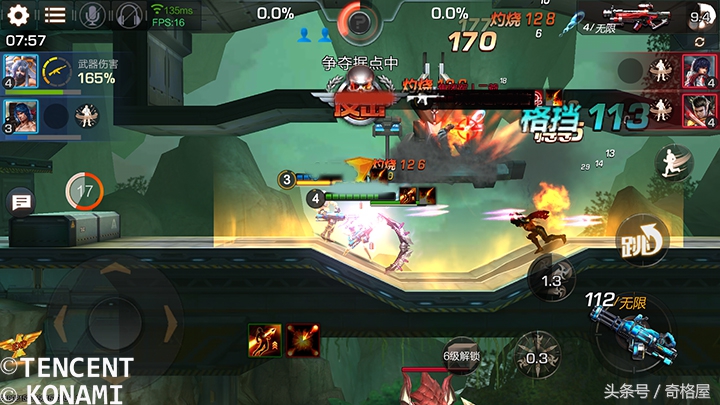Image resolution: width=720 pixels, height=405 pixels.
Task: Select the red explosion buff icon
Action: click(x=302, y=340)
